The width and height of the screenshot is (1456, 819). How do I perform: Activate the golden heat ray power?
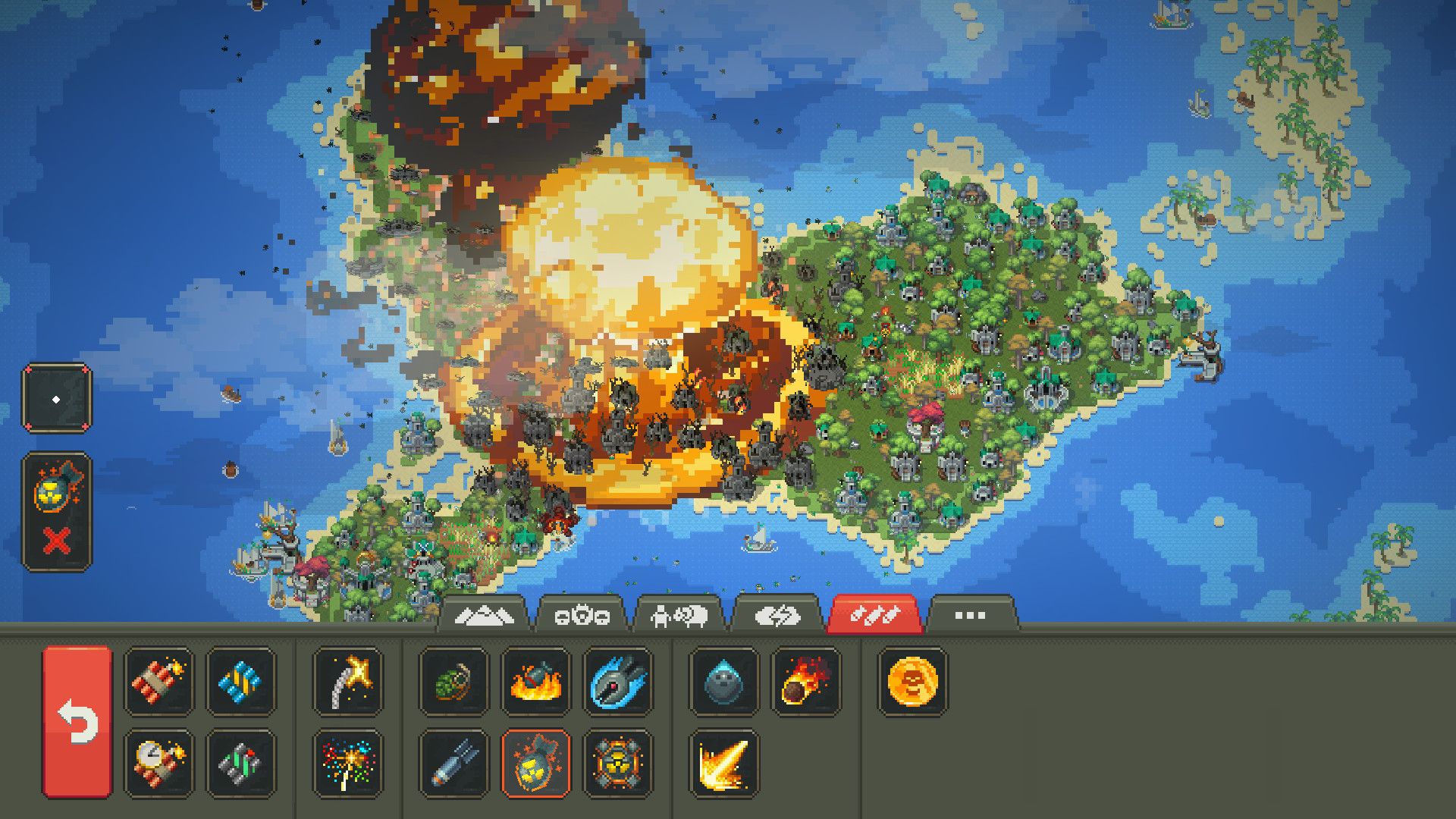723,763
